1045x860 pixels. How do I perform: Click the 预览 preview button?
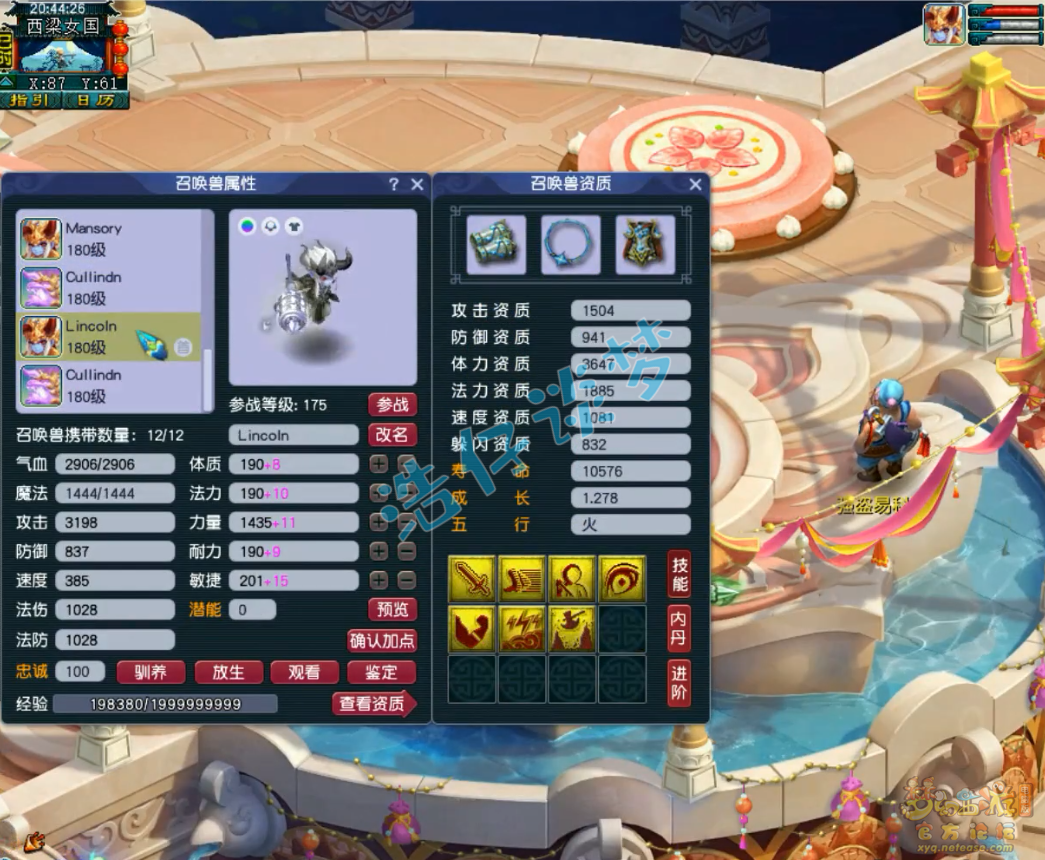pos(392,609)
